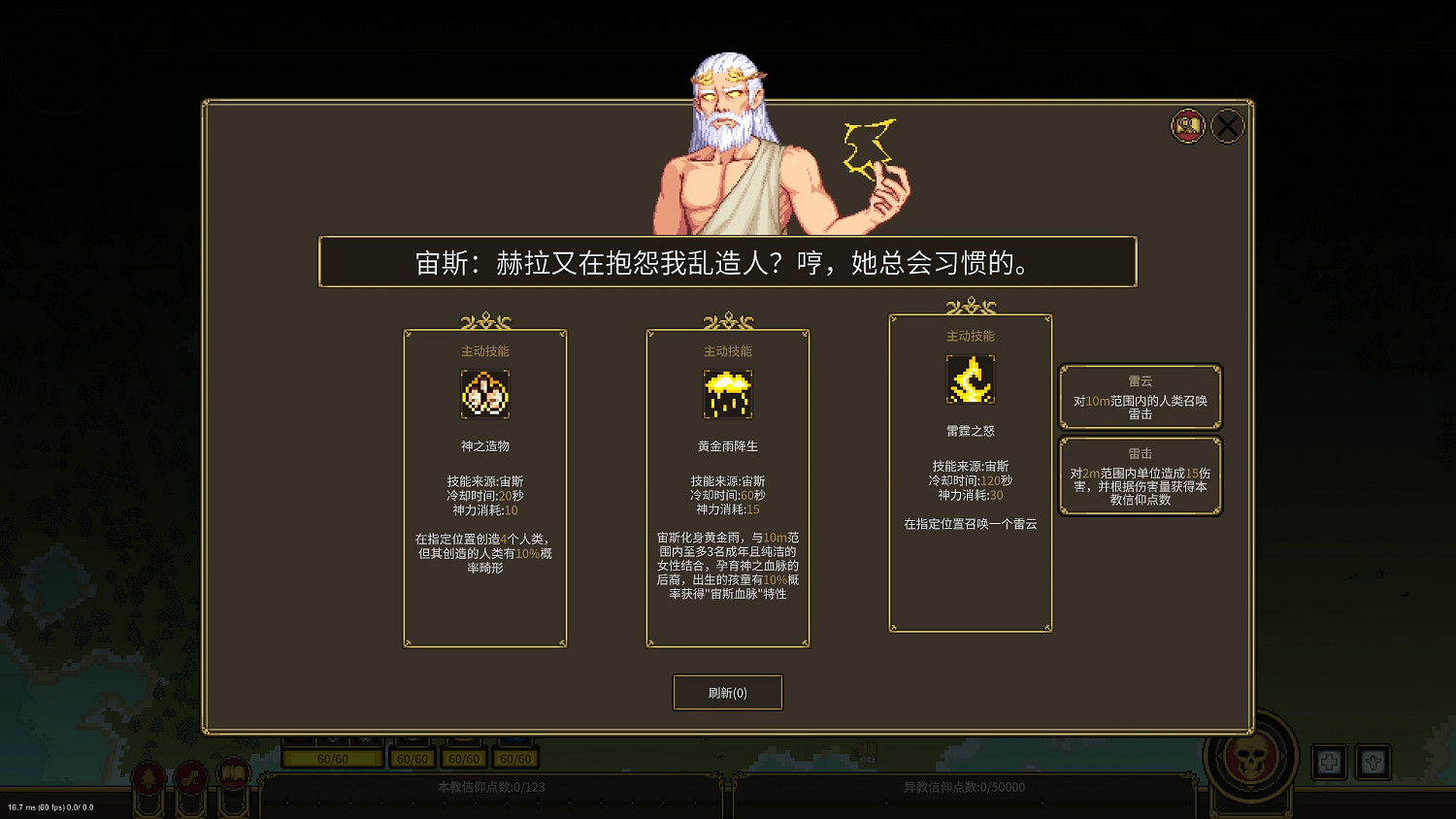Viewport: 1456px width, 819px height.
Task: Open the tree emblem in the bottom-left corner
Action: pyautogui.click(x=149, y=776)
